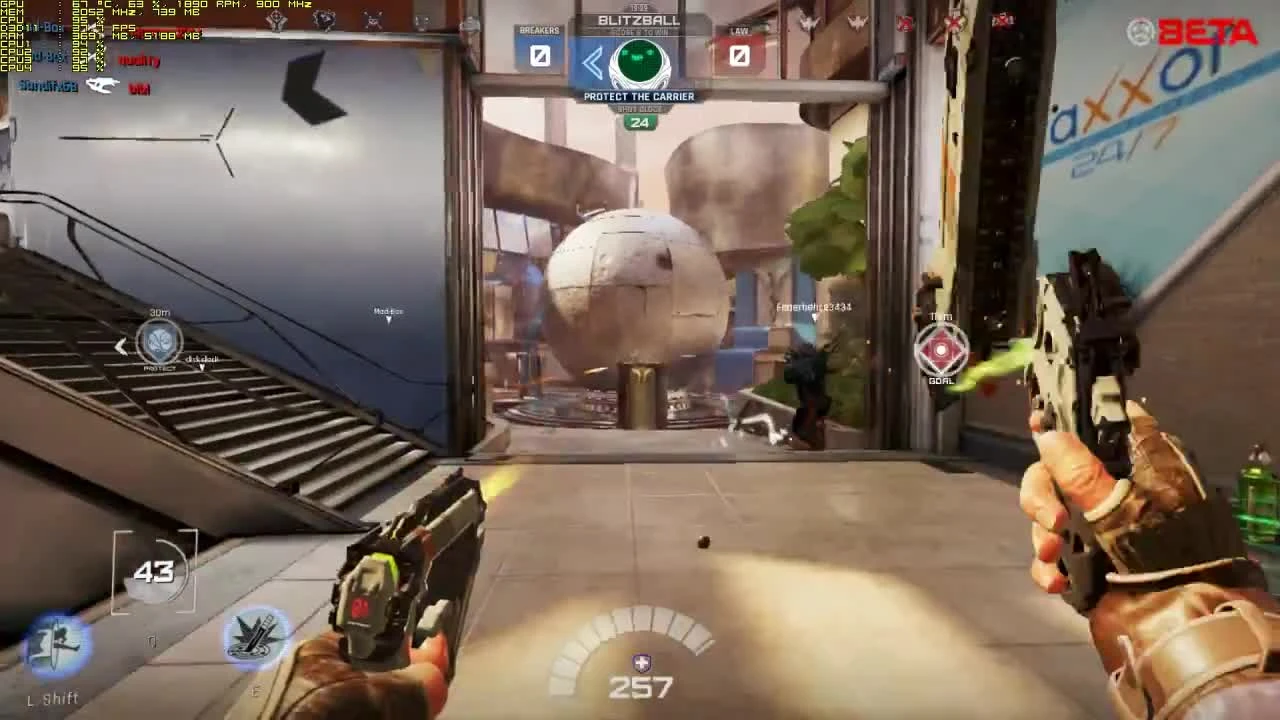
Task: Click the health cross icon beside 257
Action: (640, 661)
